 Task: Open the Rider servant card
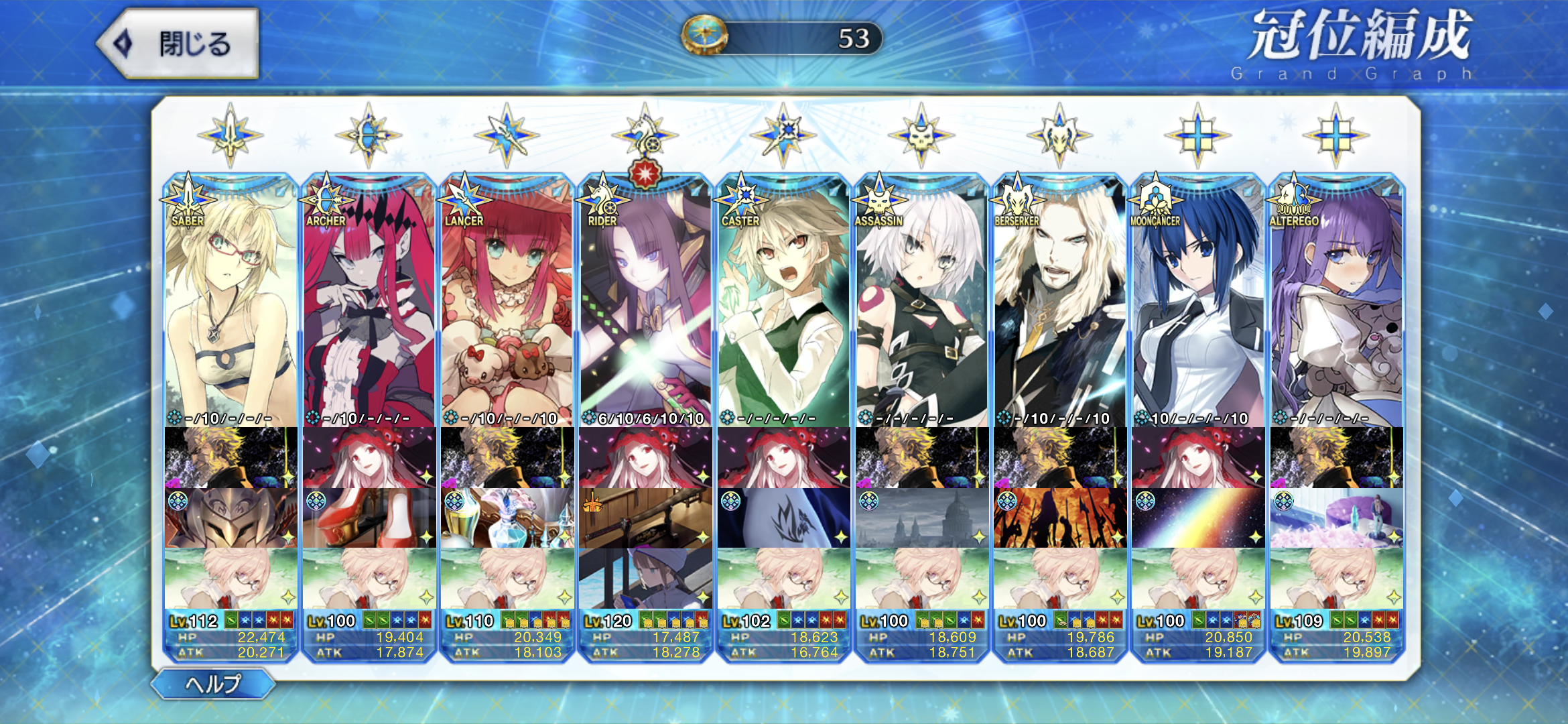coord(645,302)
